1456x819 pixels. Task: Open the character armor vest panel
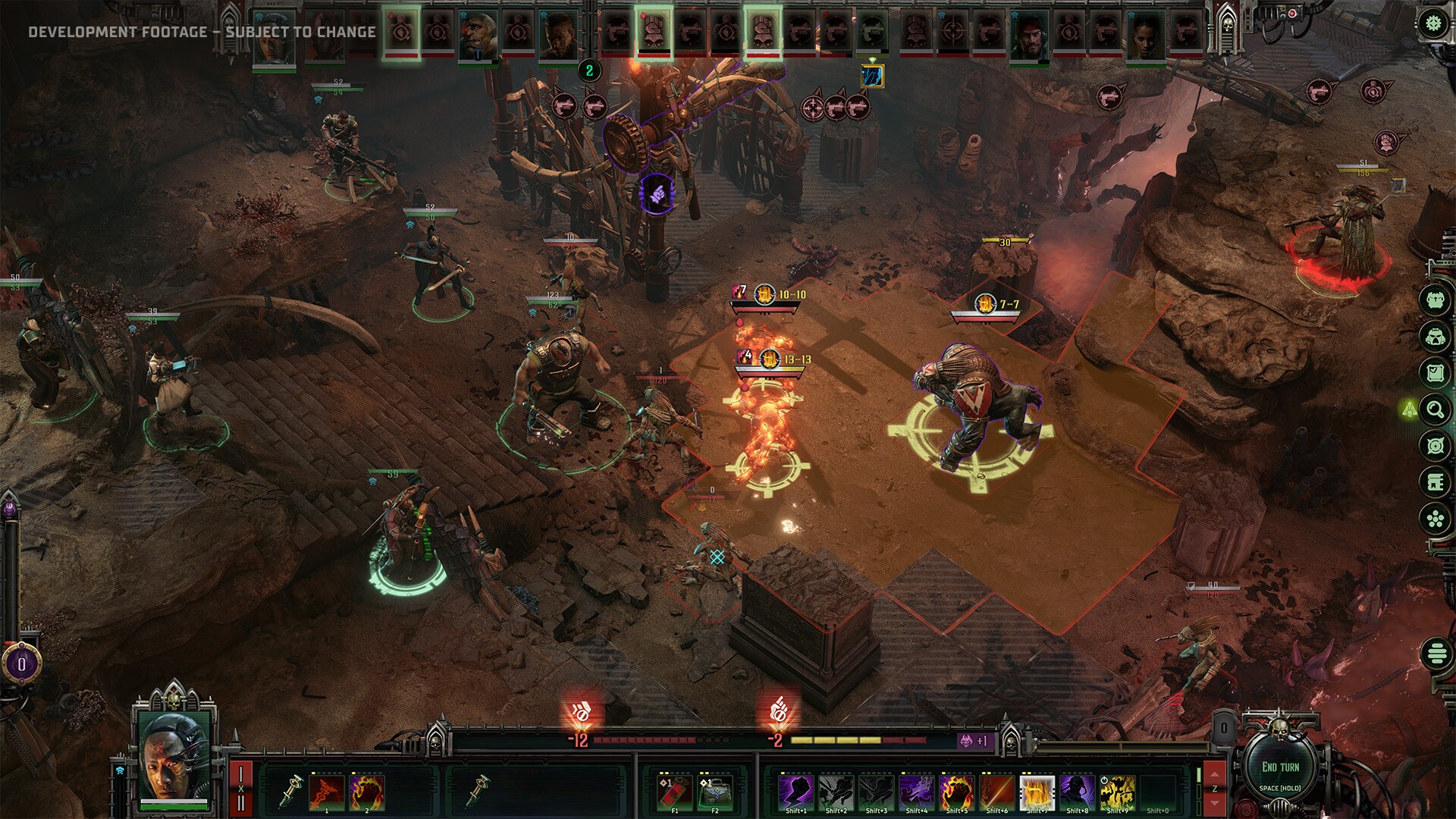pyautogui.click(x=1435, y=300)
